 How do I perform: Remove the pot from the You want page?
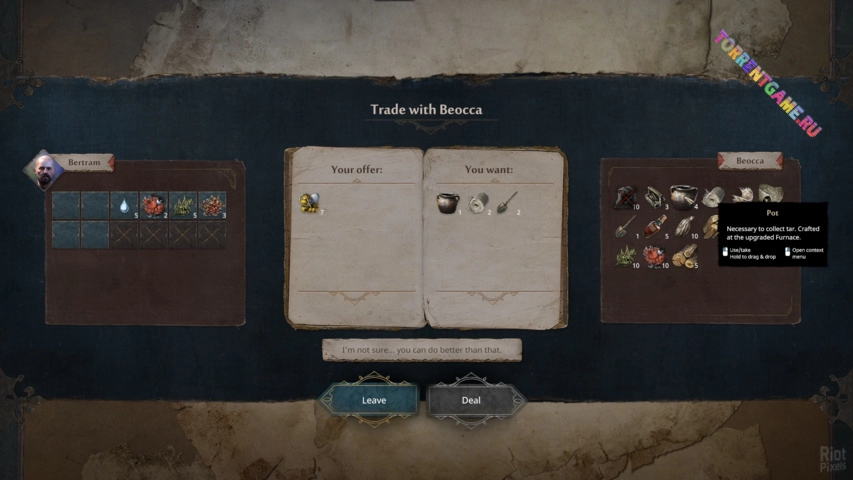446,203
